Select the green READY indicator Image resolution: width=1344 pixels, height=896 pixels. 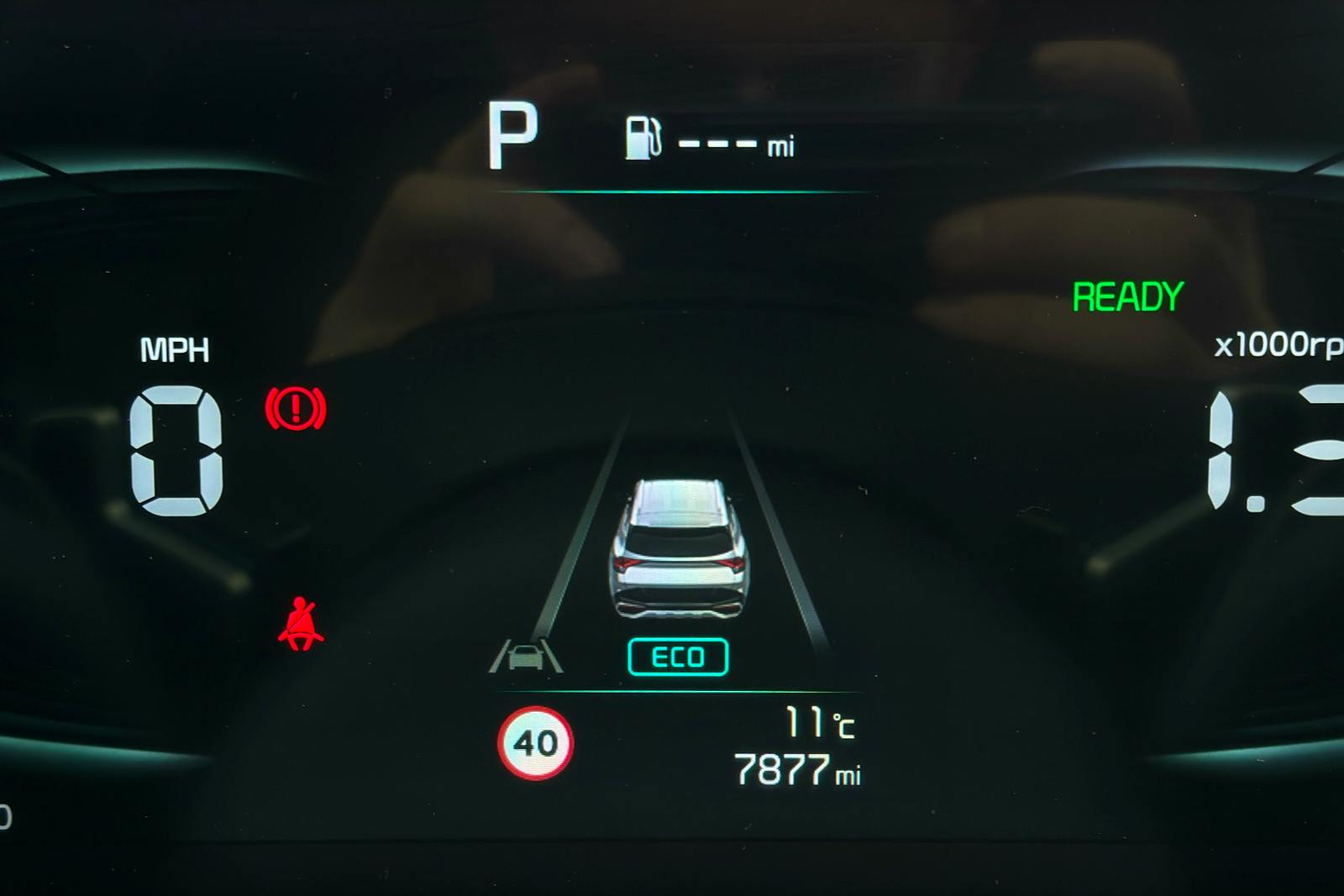[x=1127, y=297]
